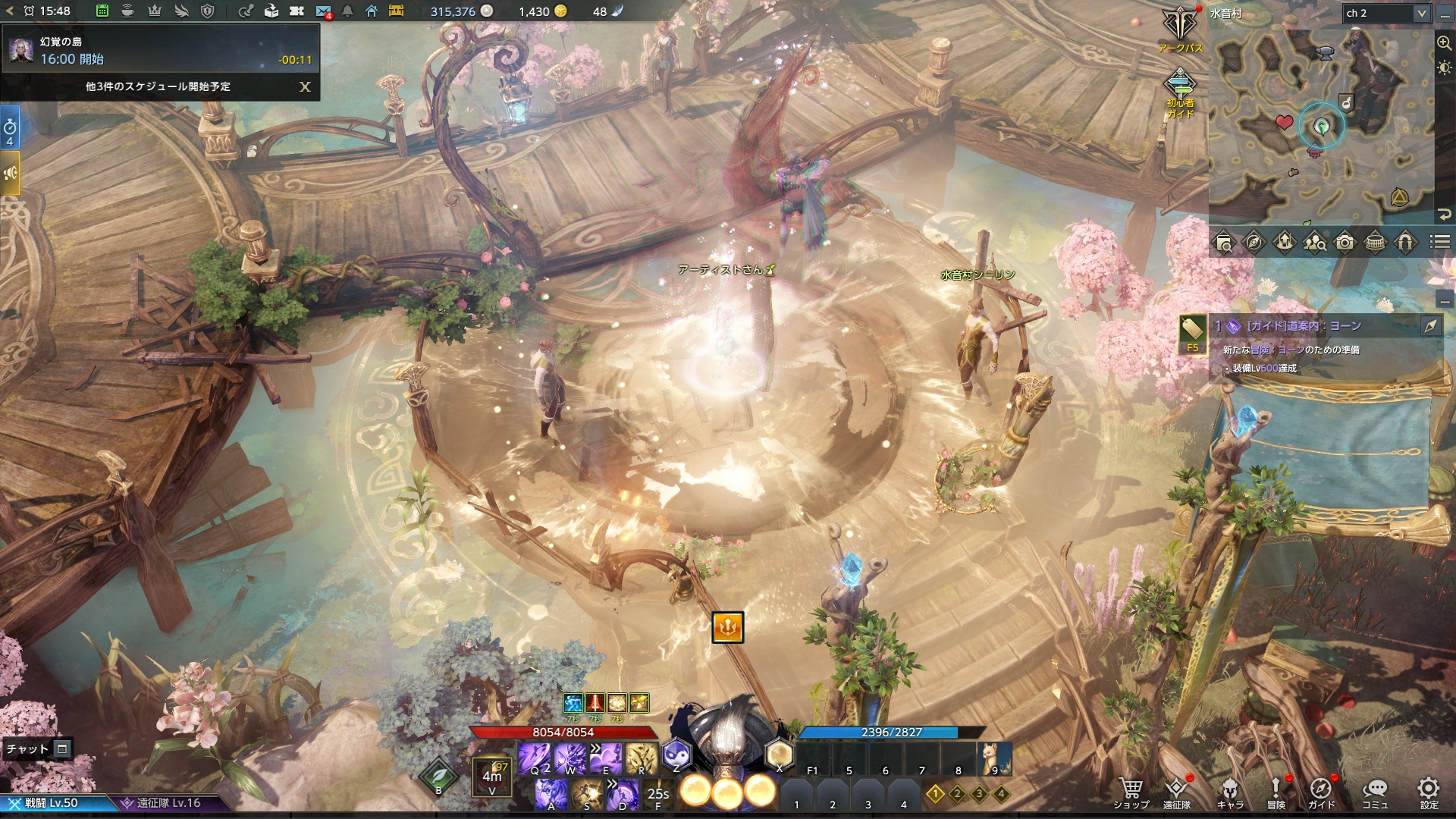The height and width of the screenshot is (819, 1456).
Task: Use the R skill with golden branches
Action: 642,758
